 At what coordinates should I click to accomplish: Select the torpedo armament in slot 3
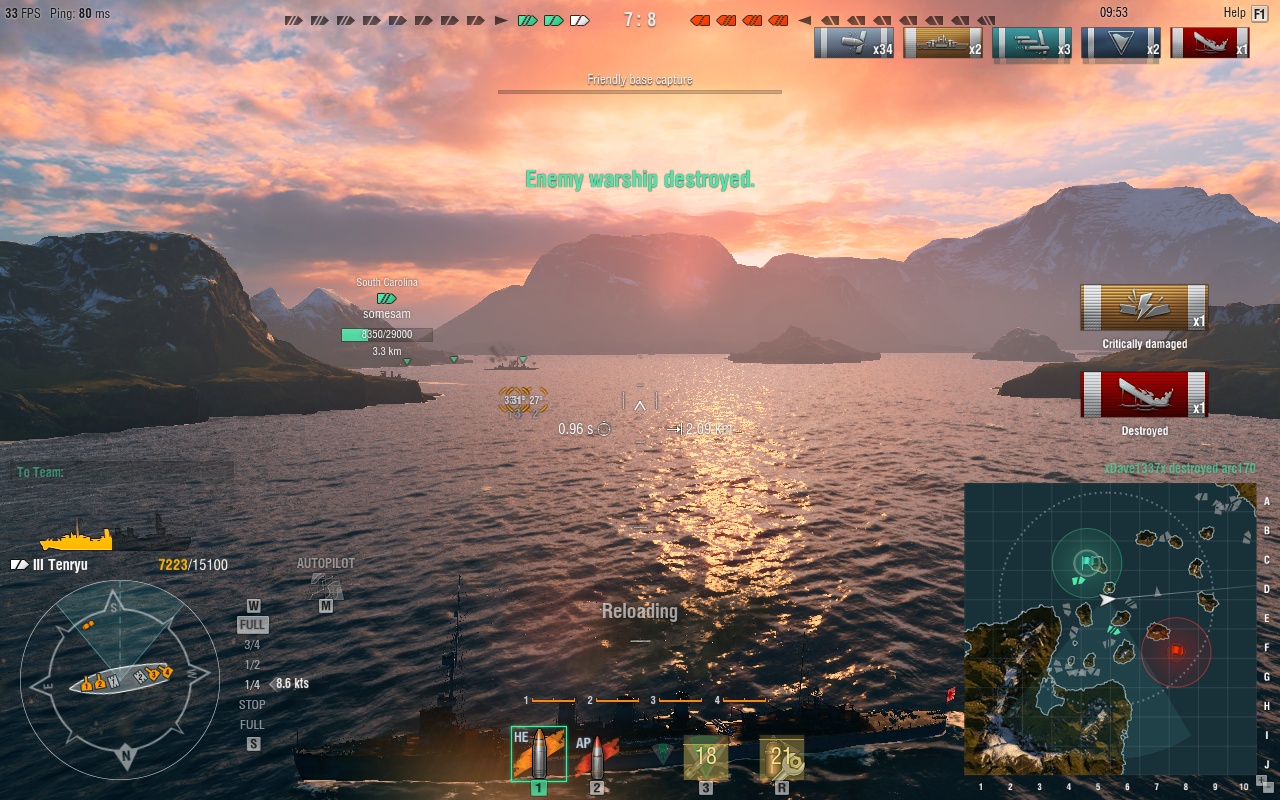(x=705, y=756)
